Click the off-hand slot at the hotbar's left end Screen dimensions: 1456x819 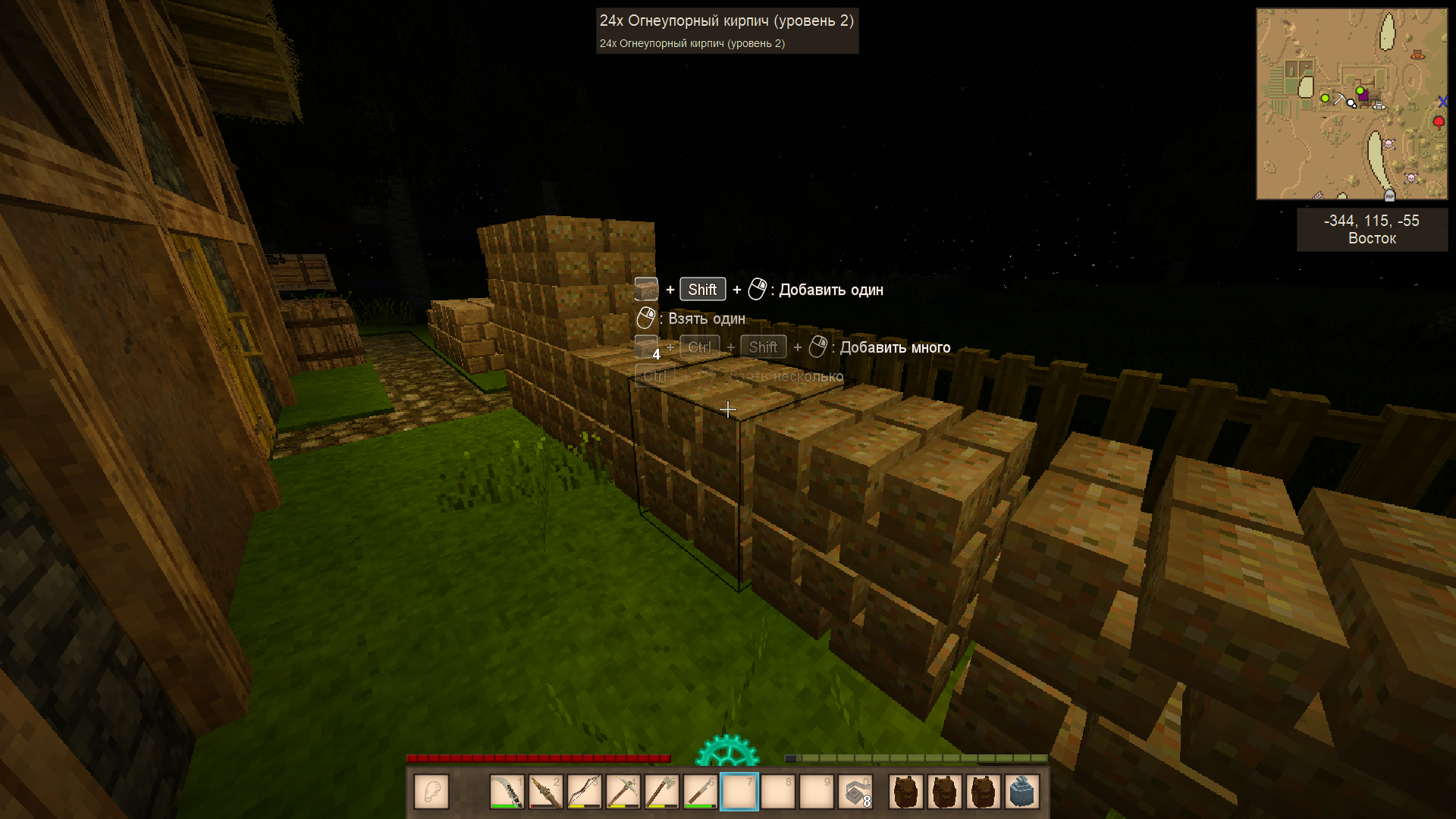tap(431, 792)
